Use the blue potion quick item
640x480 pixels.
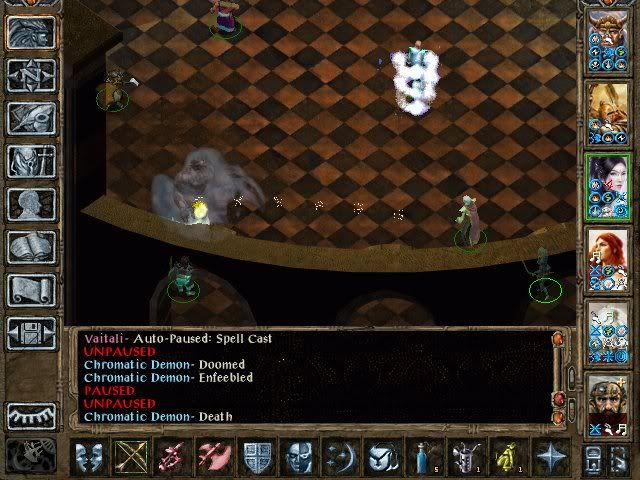pyautogui.click(x=424, y=457)
